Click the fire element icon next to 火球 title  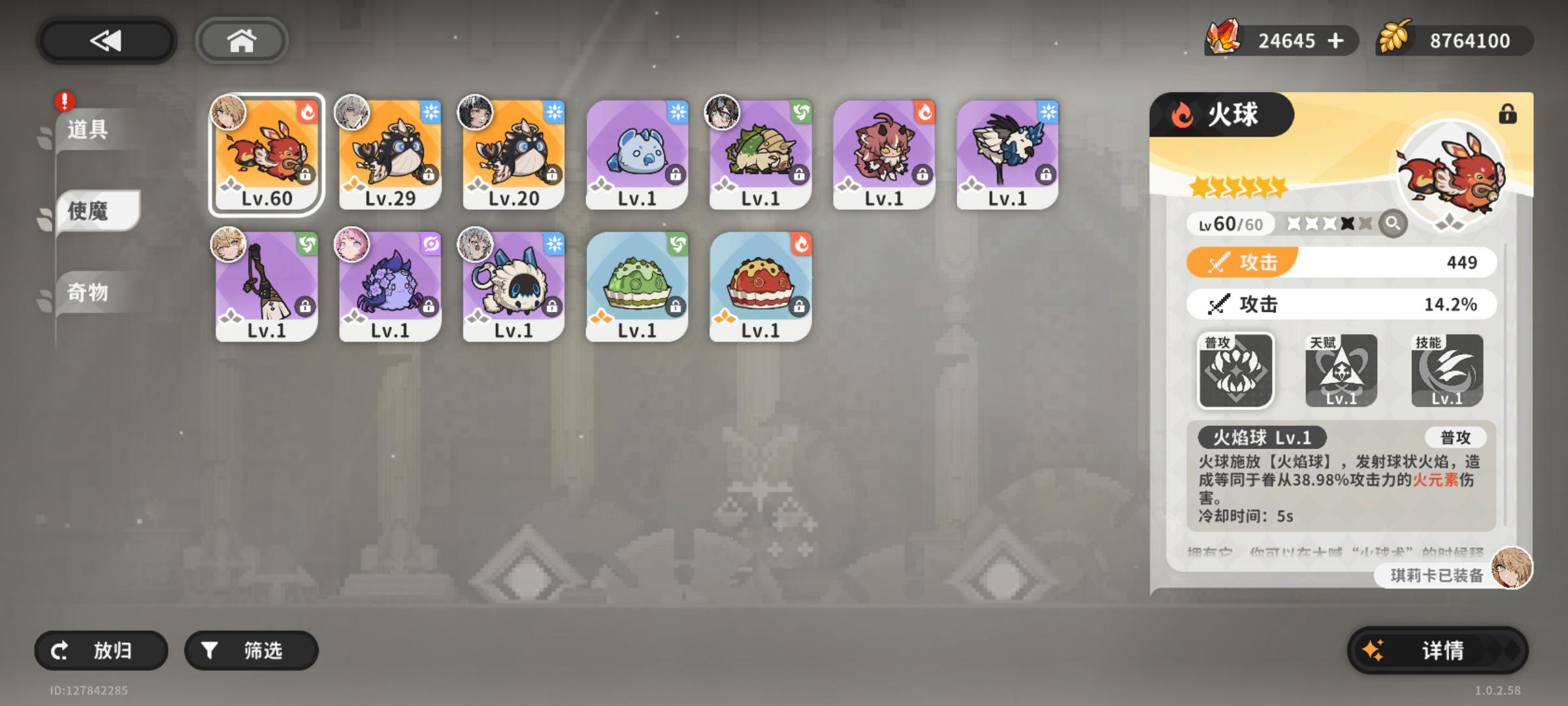1184,113
